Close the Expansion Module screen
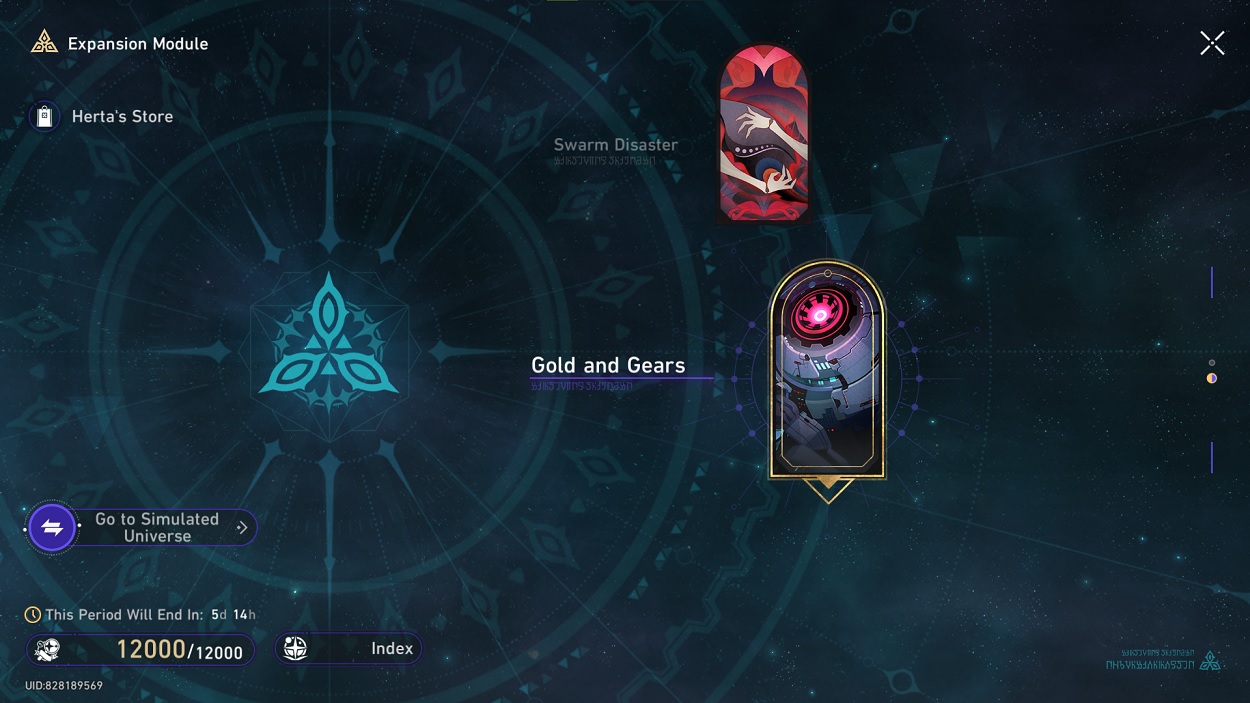The image size is (1250, 703). coord(1212,43)
